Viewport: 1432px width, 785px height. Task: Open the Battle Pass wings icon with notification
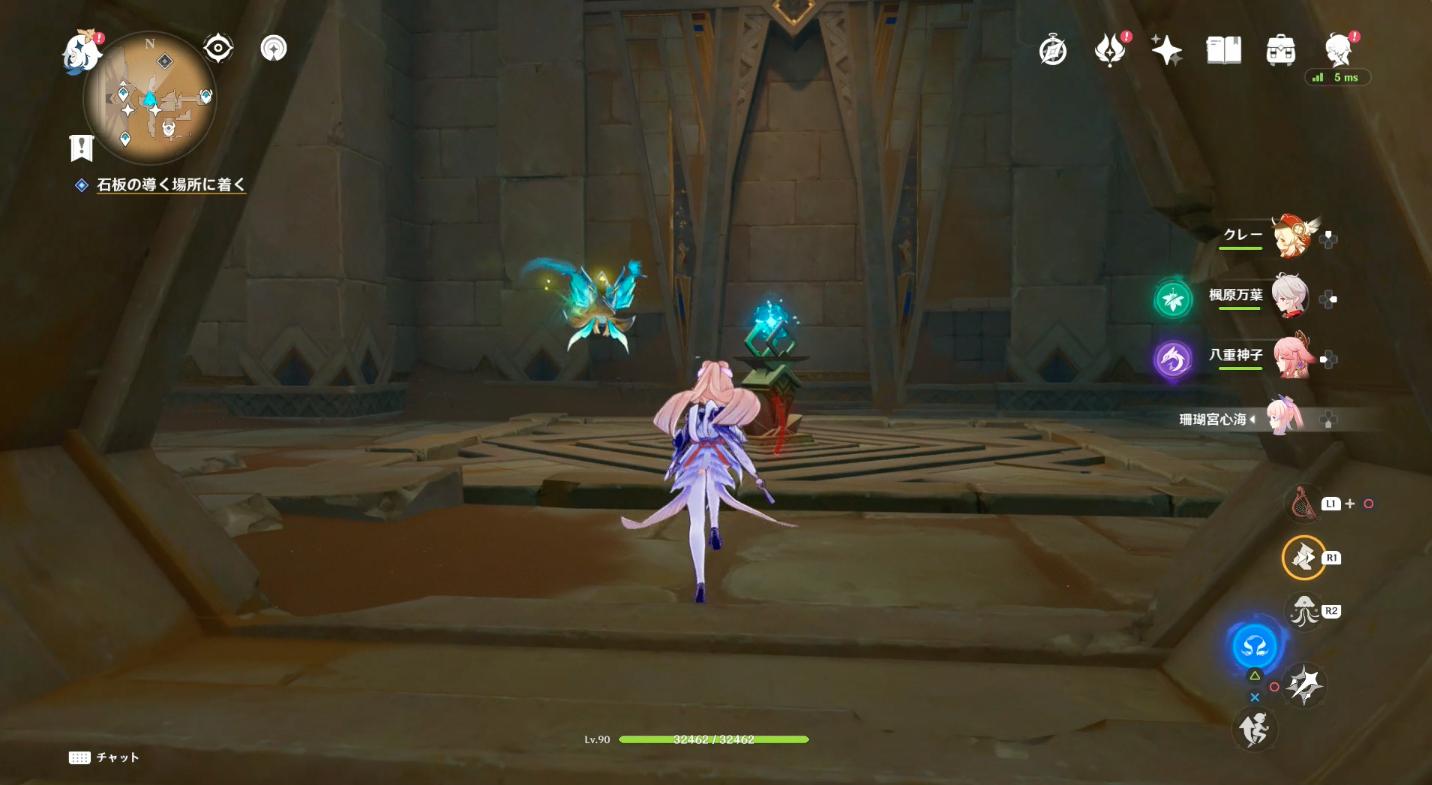(x=1110, y=48)
